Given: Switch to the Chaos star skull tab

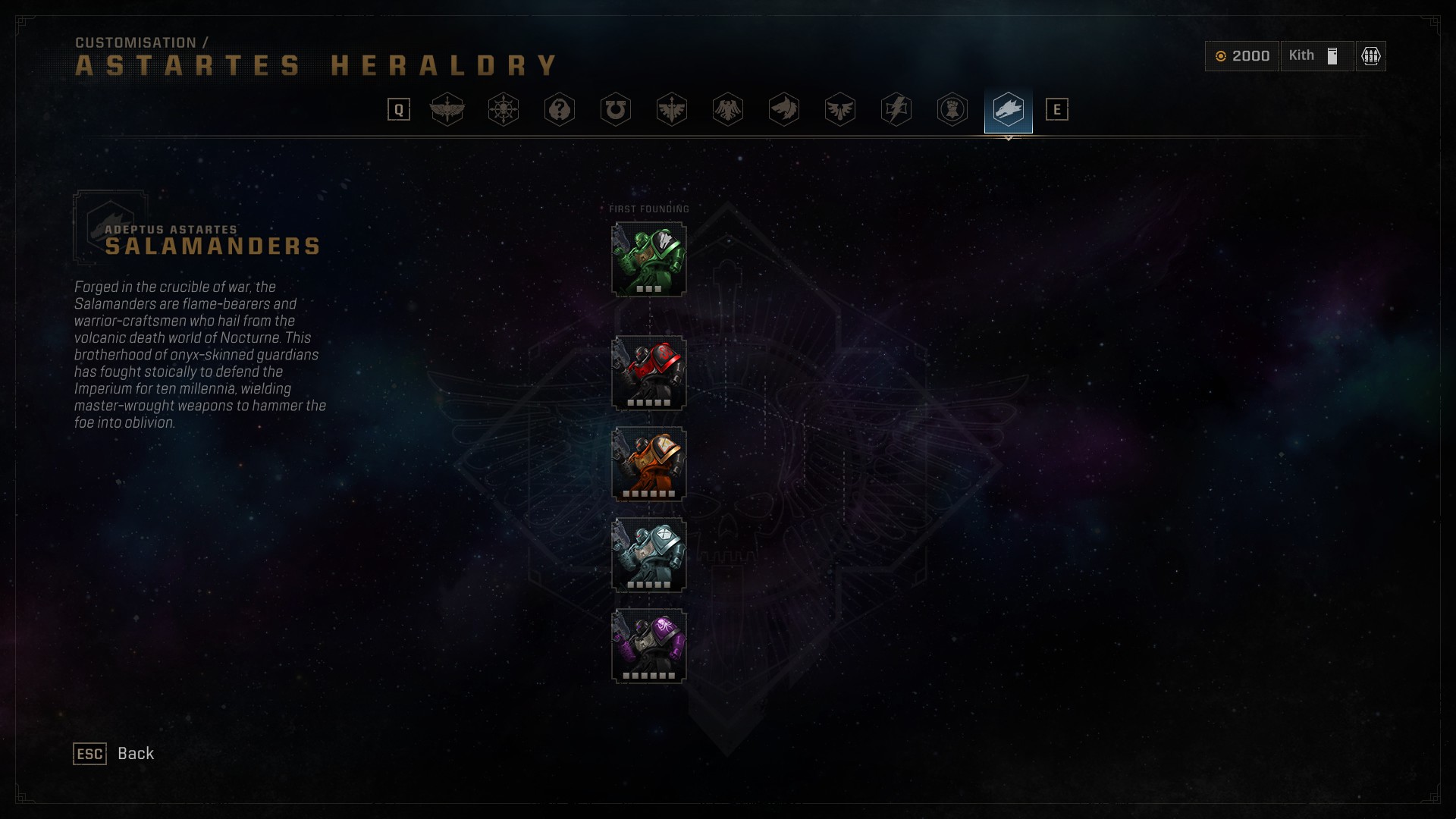Looking at the screenshot, I should click(x=504, y=110).
